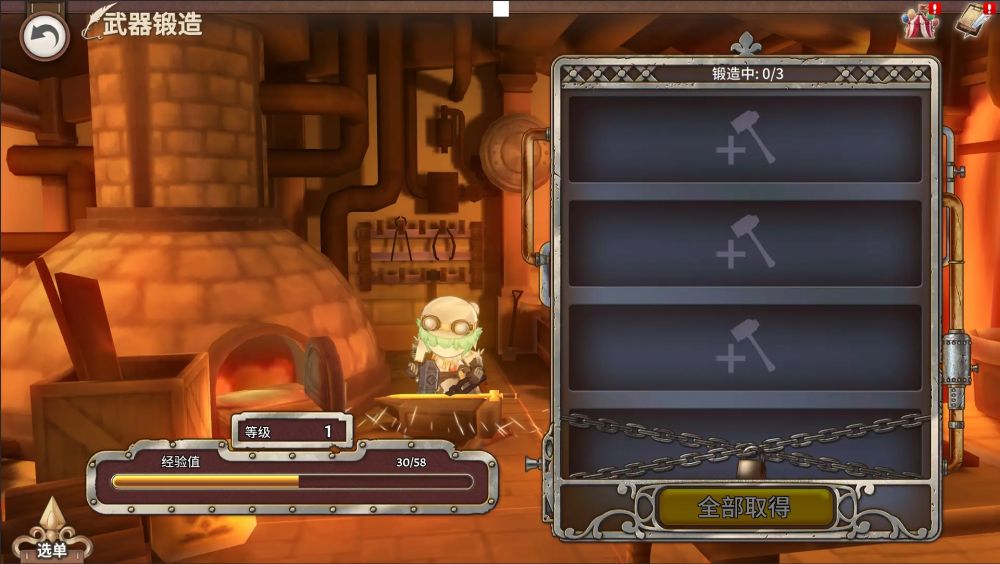Collect all with the 全部取得 button
Image resolution: width=1000 pixels, height=564 pixels.
[745, 507]
